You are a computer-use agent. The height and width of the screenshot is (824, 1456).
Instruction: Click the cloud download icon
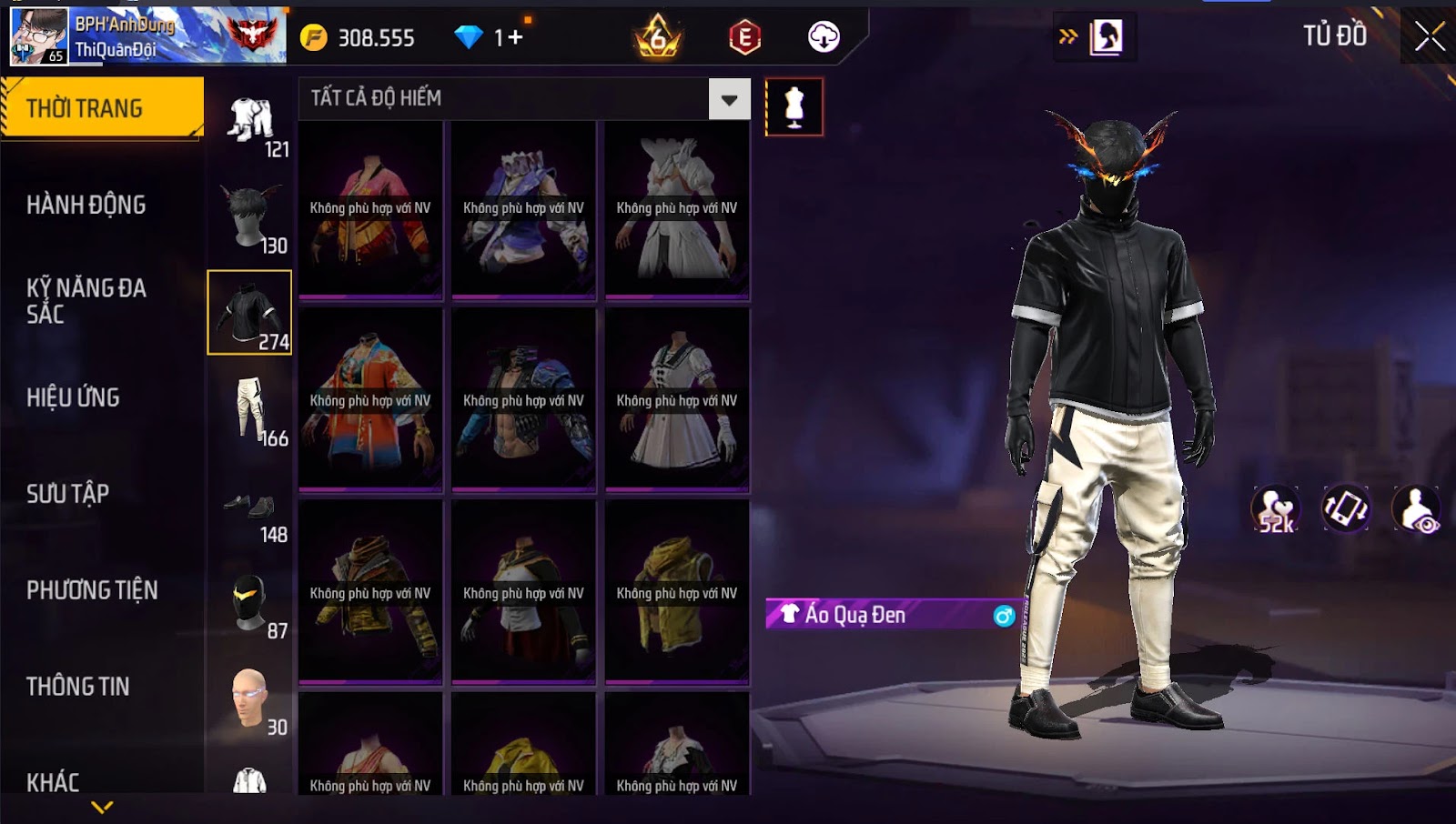click(x=824, y=37)
